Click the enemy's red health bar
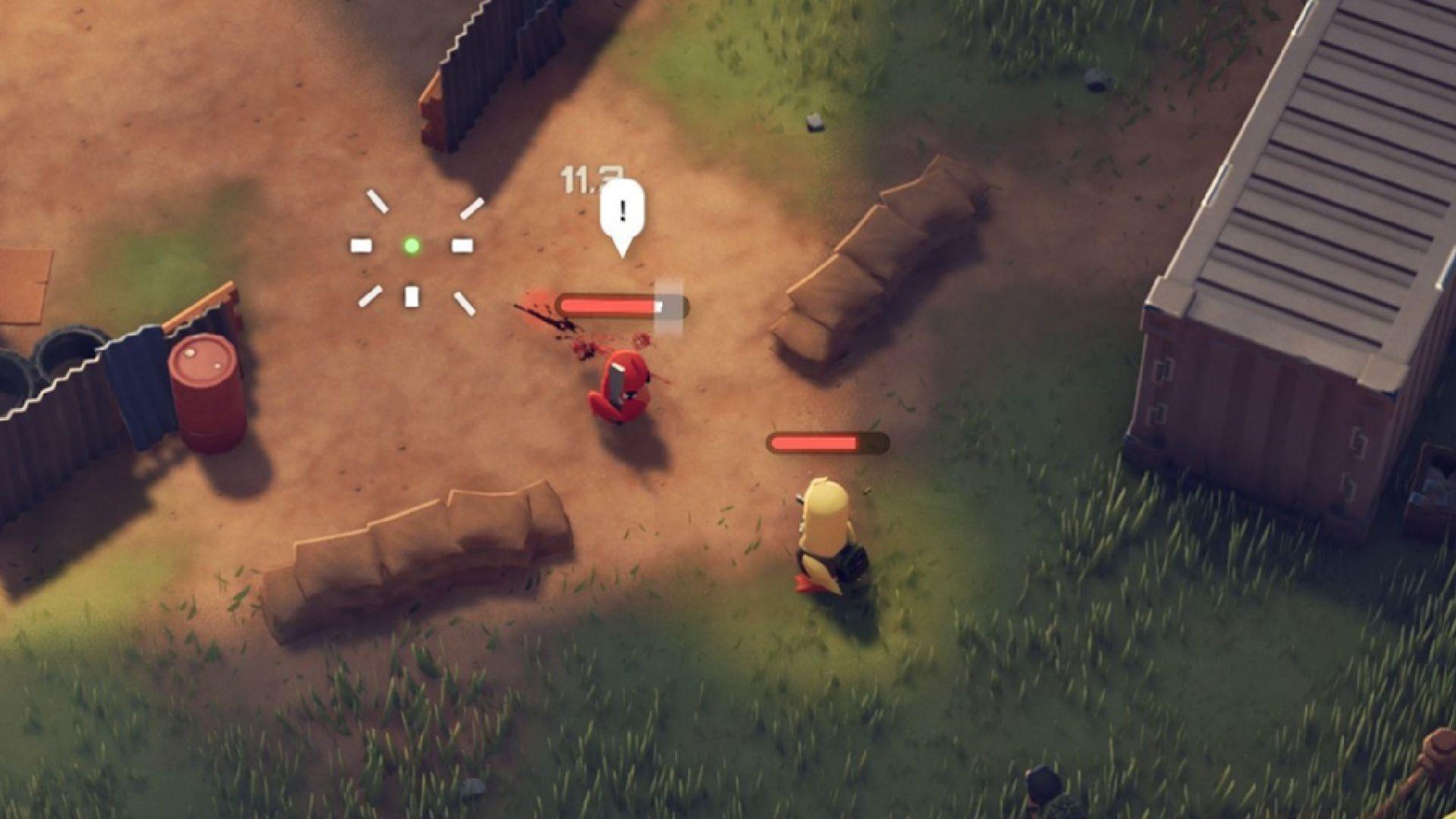The height and width of the screenshot is (819, 1456). 607,306
